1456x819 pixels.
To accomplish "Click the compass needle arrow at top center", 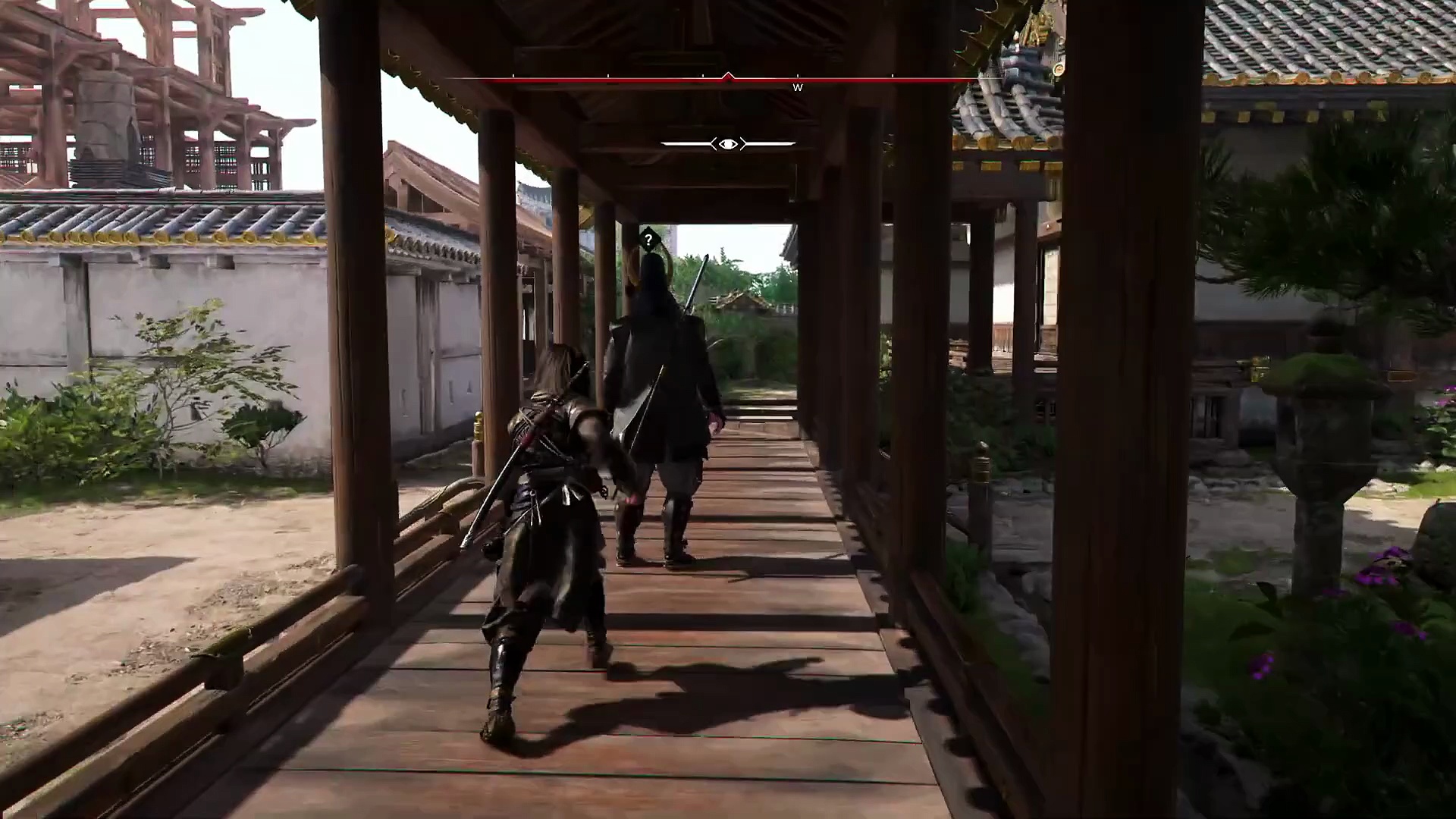I will [727, 76].
